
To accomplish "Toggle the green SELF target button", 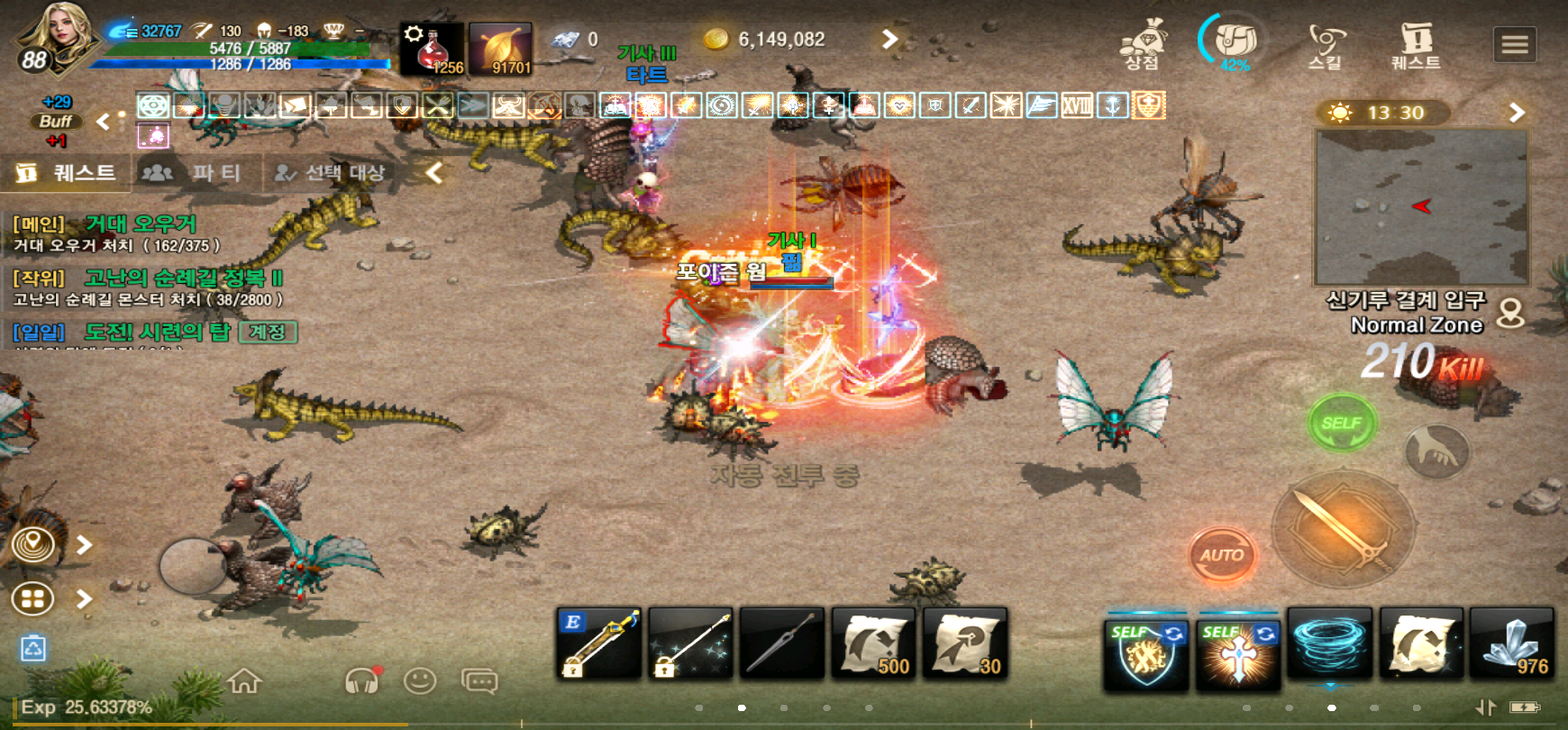I will [x=1341, y=423].
